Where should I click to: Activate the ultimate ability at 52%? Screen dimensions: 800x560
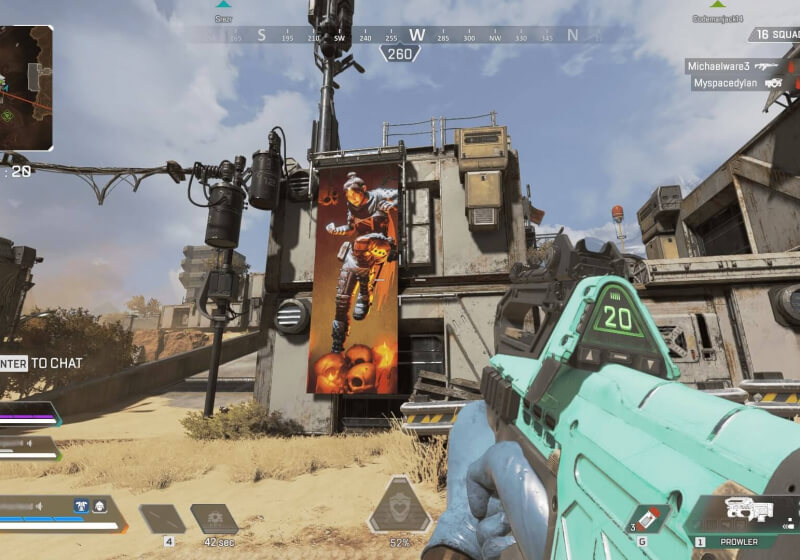(399, 506)
